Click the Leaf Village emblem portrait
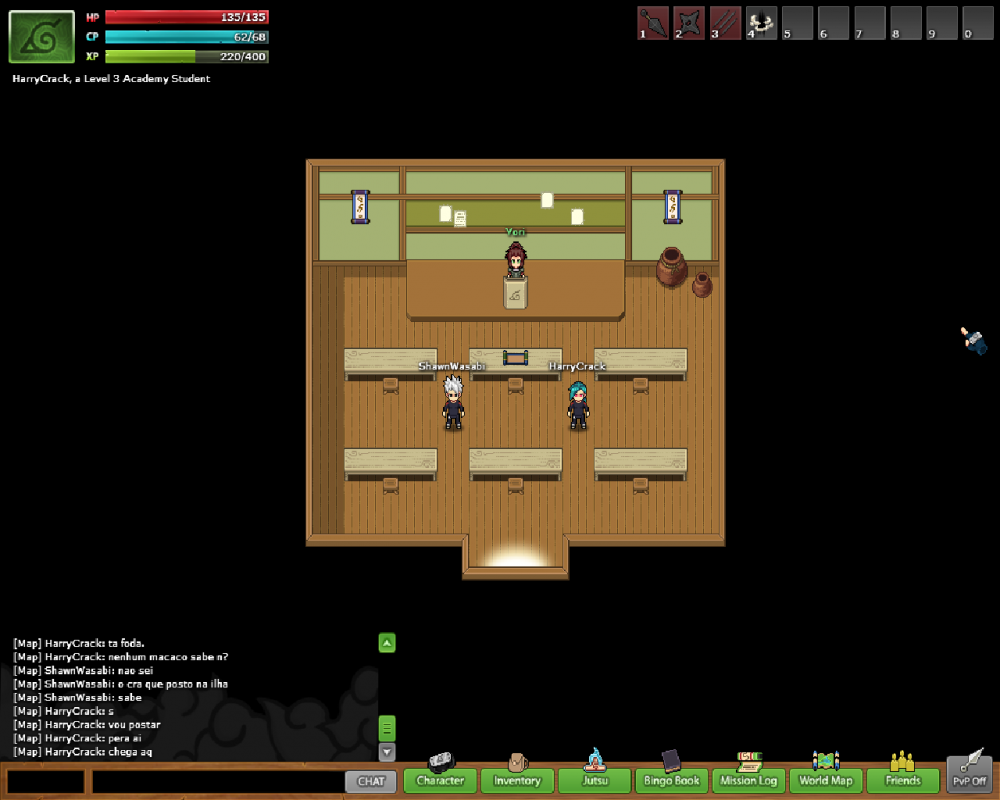 pyautogui.click(x=42, y=37)
